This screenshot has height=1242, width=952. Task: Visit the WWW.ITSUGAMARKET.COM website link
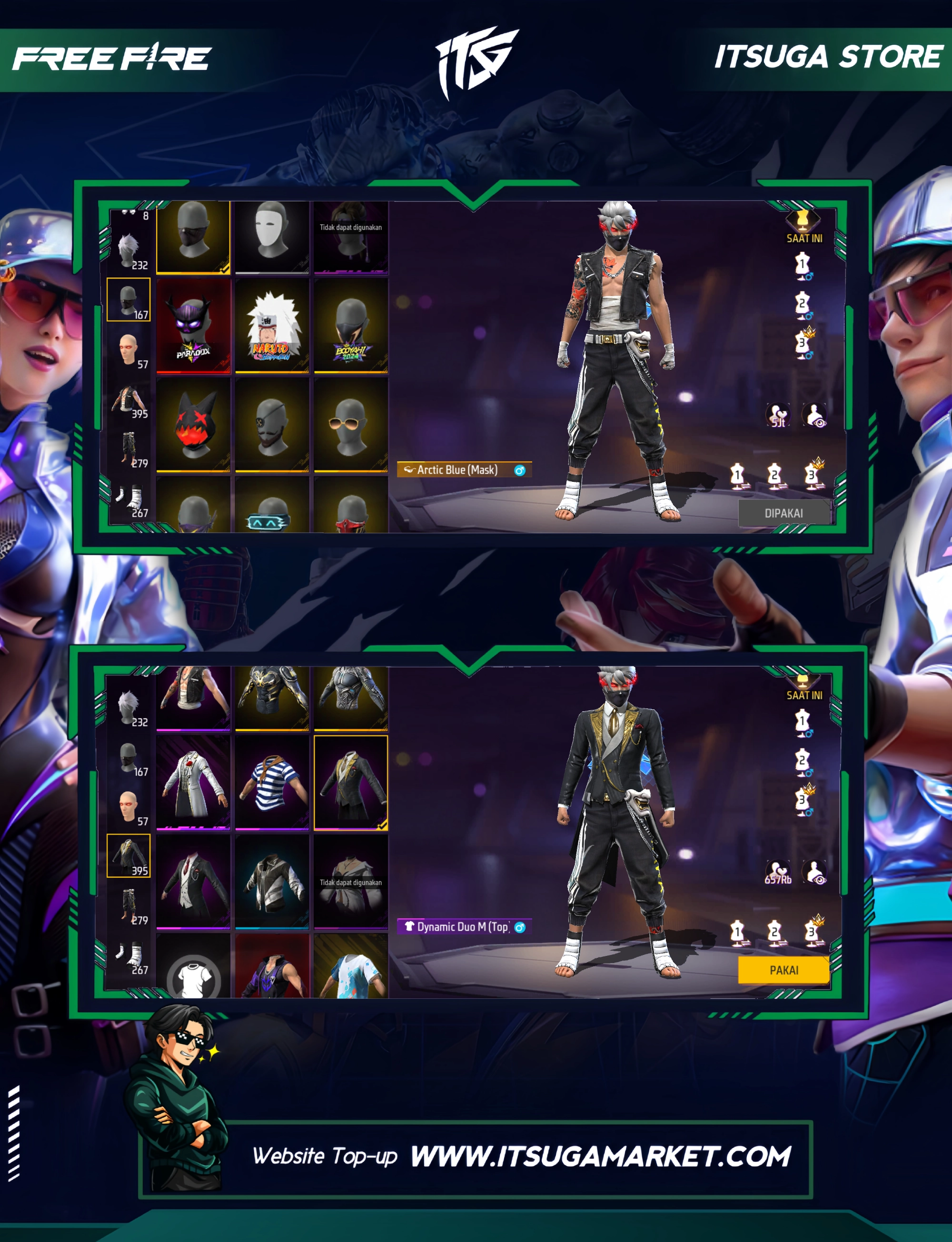click(600, 1156)
